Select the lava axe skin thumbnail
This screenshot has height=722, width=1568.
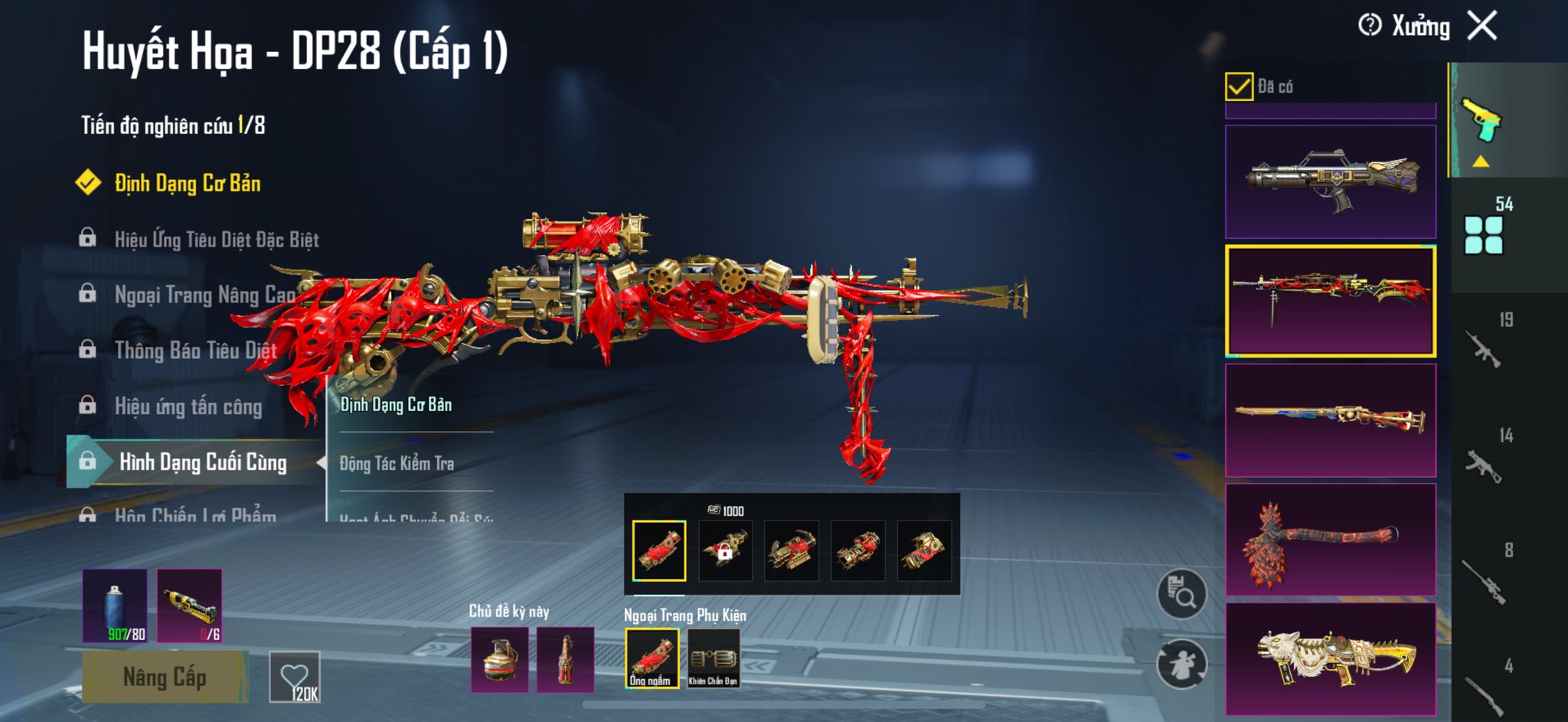point(1330,540)
